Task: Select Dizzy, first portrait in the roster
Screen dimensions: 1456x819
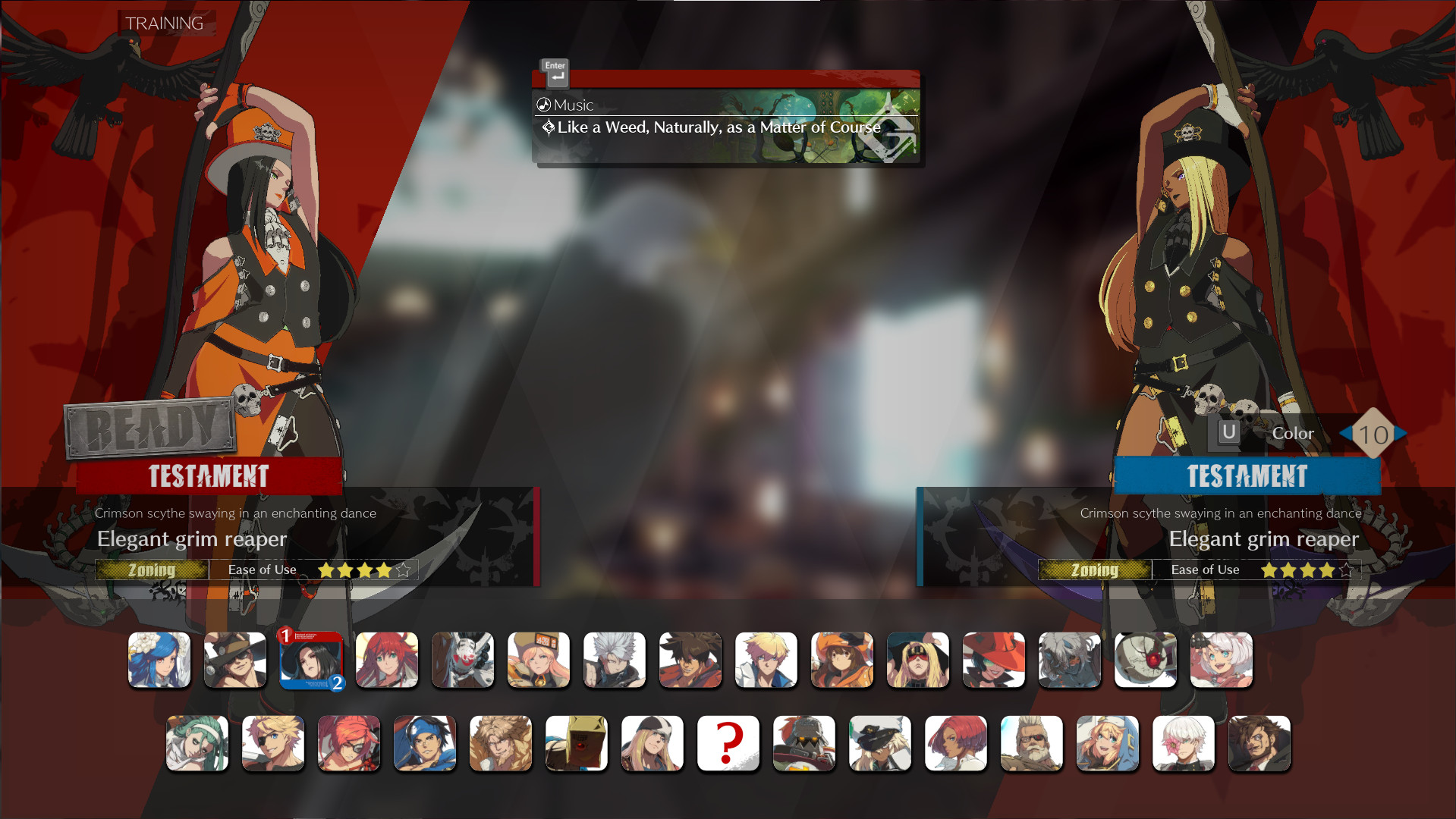Action: [159, 660]
